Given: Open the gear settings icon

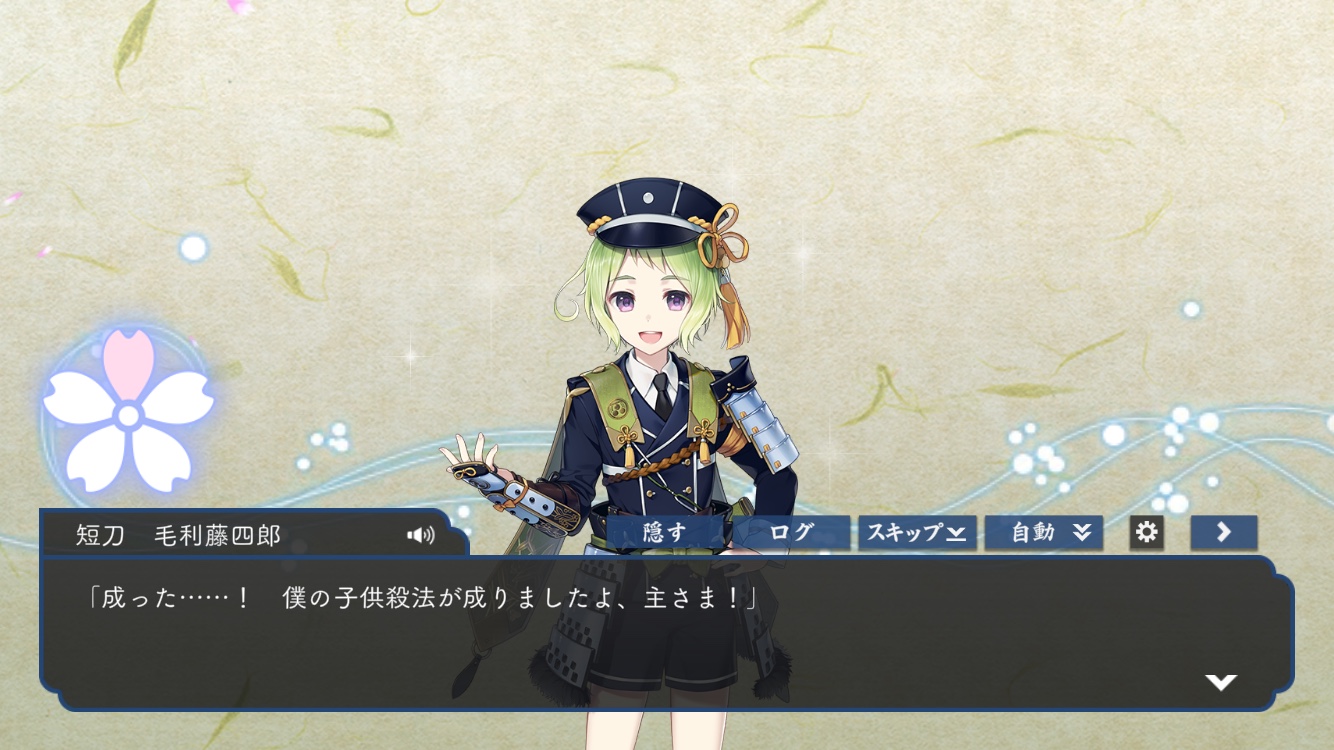Looking at the screenshot, I should [x=1146, y=533].
